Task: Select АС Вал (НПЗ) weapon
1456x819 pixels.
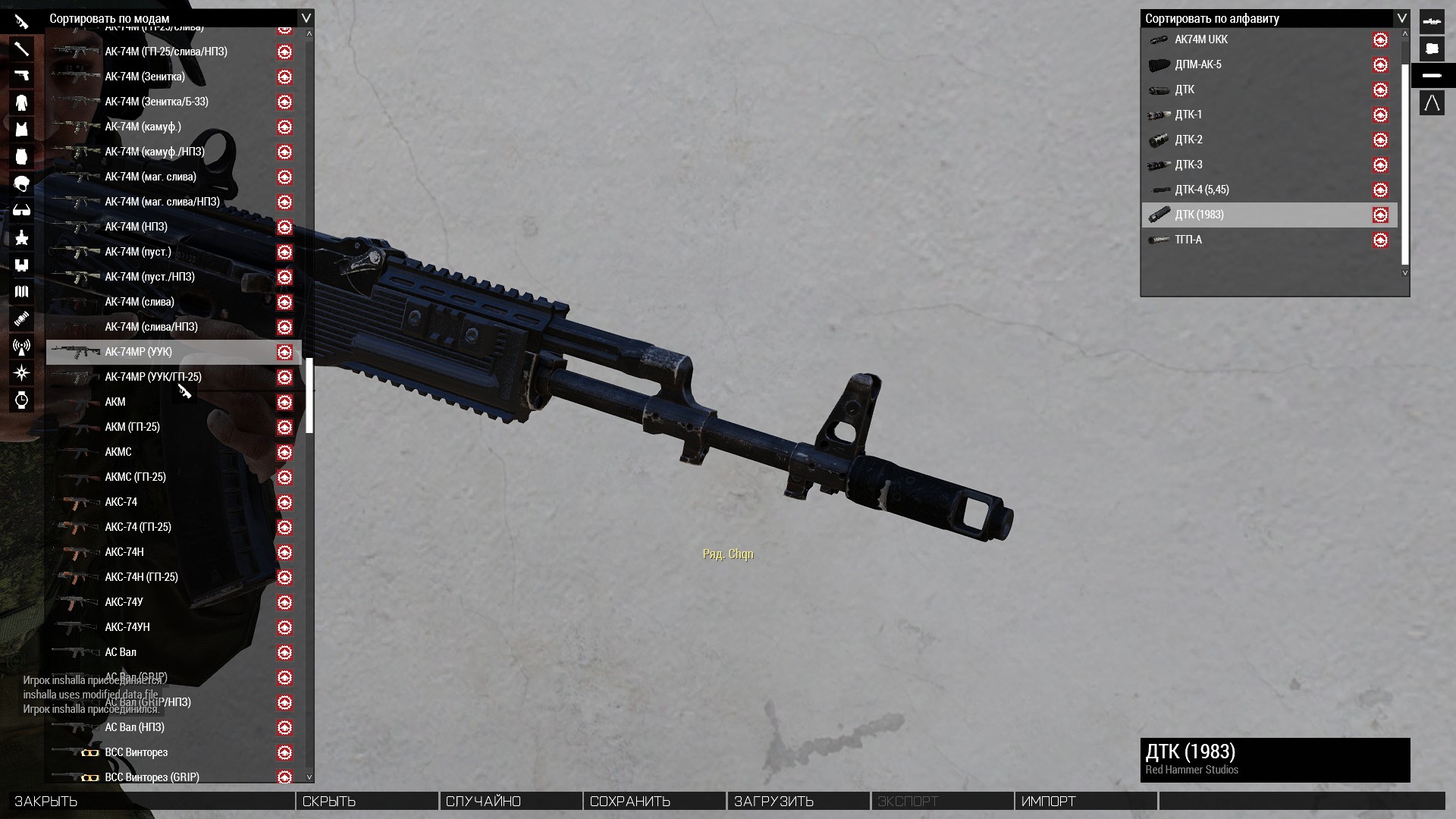Action: (135, 727)
